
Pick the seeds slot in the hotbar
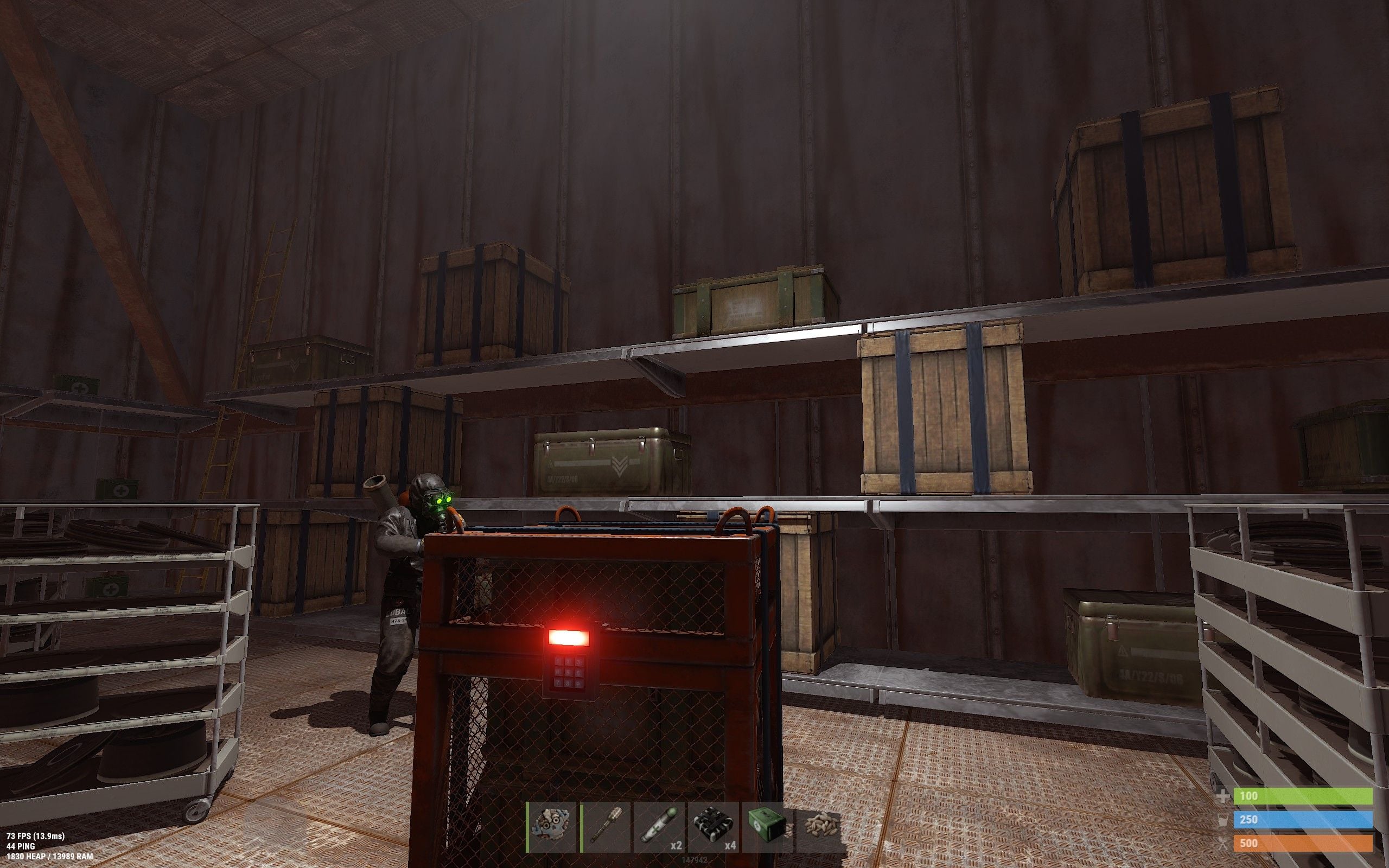821,827
